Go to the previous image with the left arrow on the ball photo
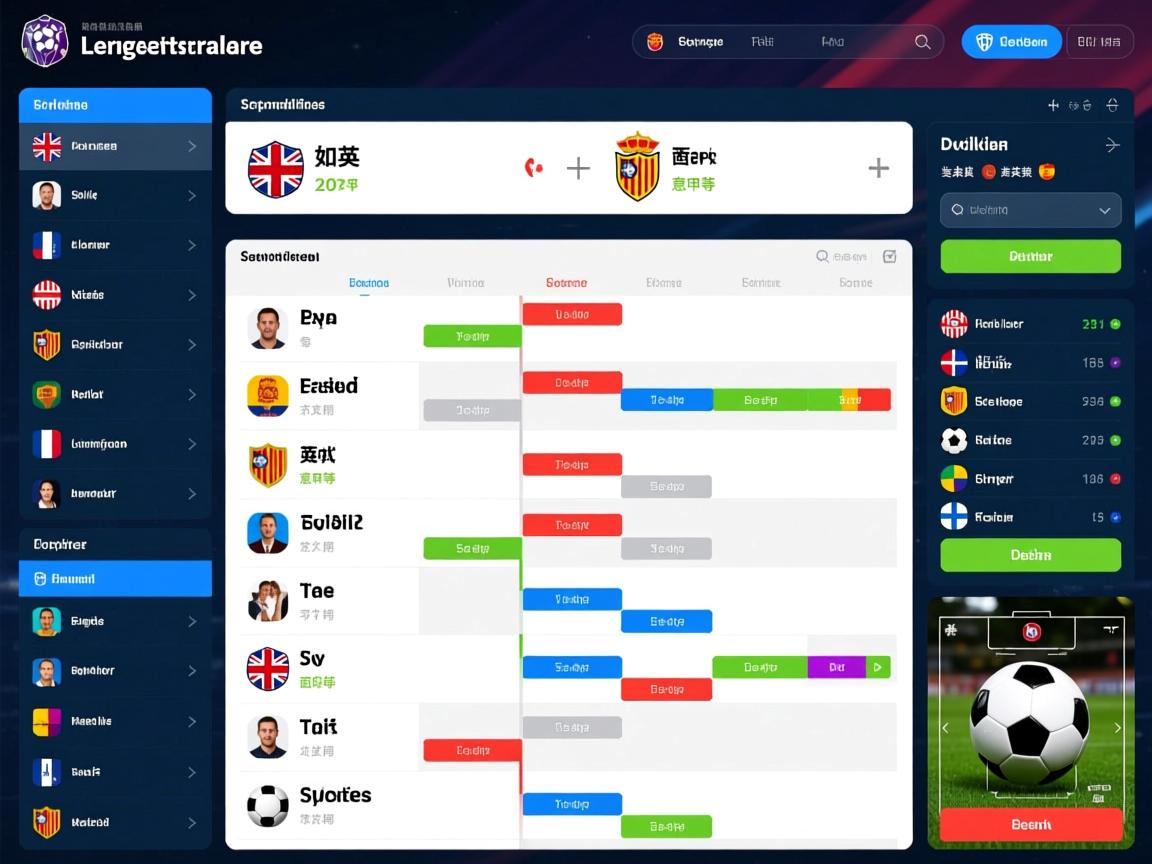Image resolution: width=1152 pixels, height=864 pixels. 945,728
